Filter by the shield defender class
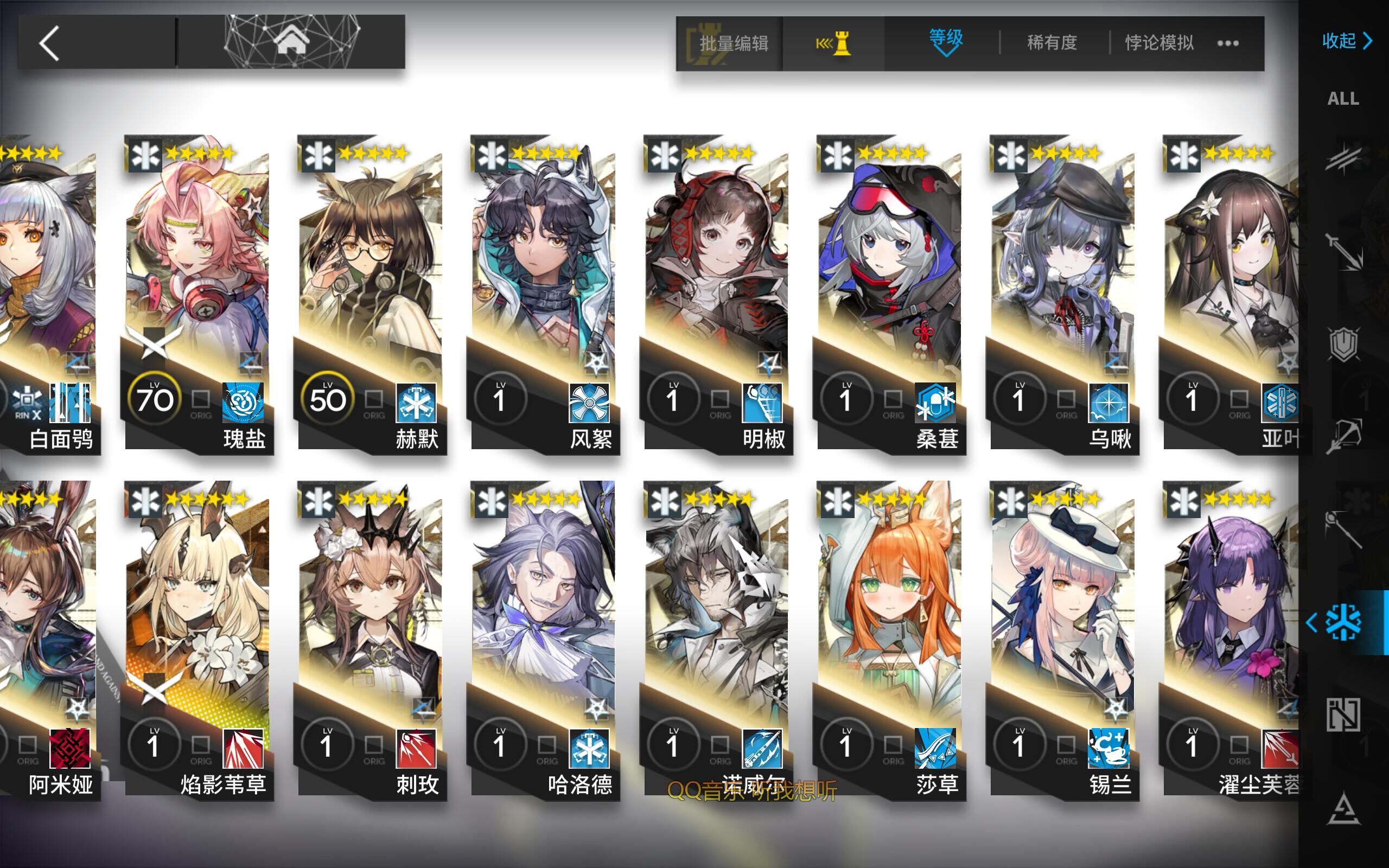Screen dimensions: 1389x868 click(1343, 344)
